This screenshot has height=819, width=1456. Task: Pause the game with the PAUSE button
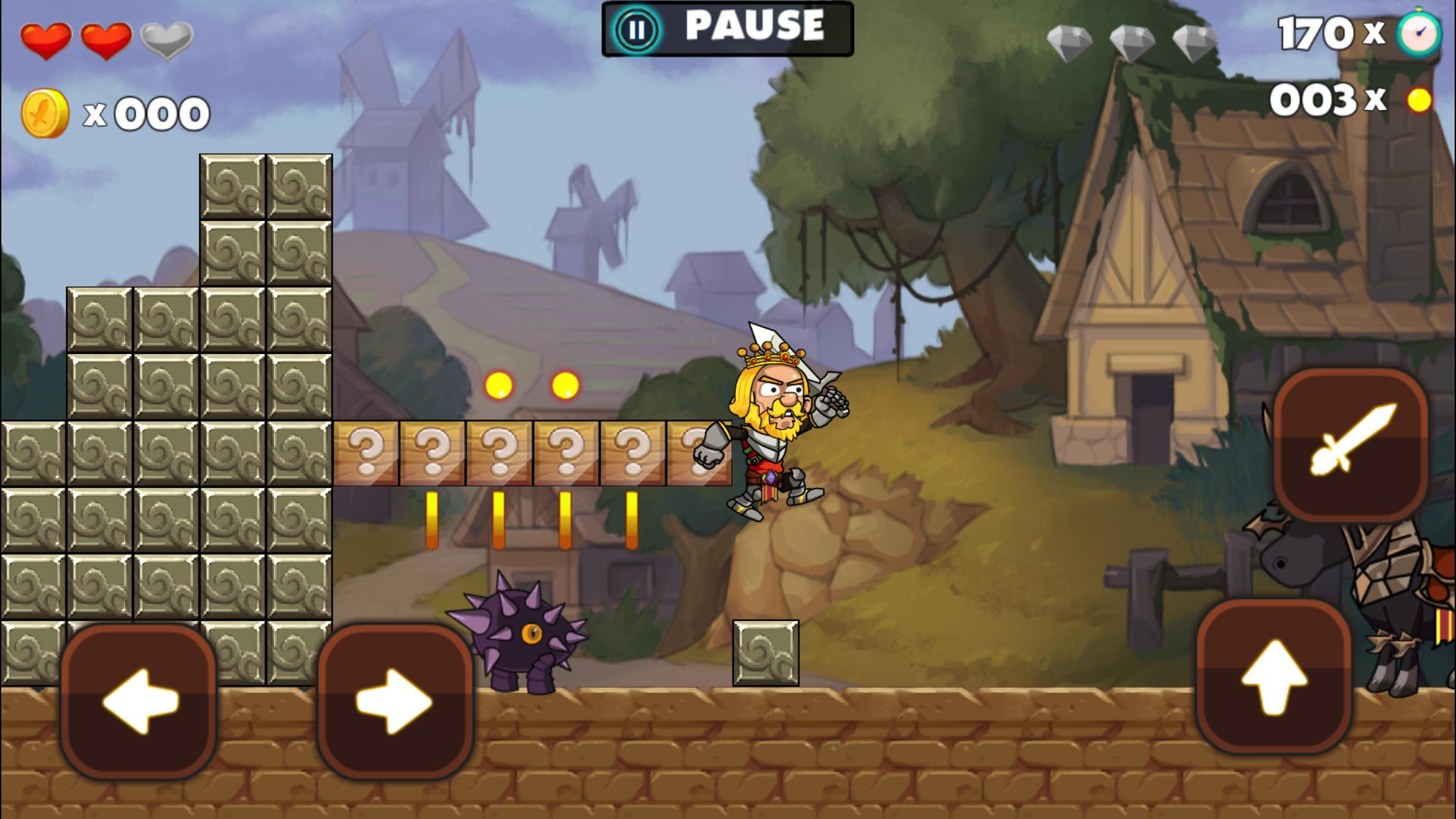tap(727, 29)
